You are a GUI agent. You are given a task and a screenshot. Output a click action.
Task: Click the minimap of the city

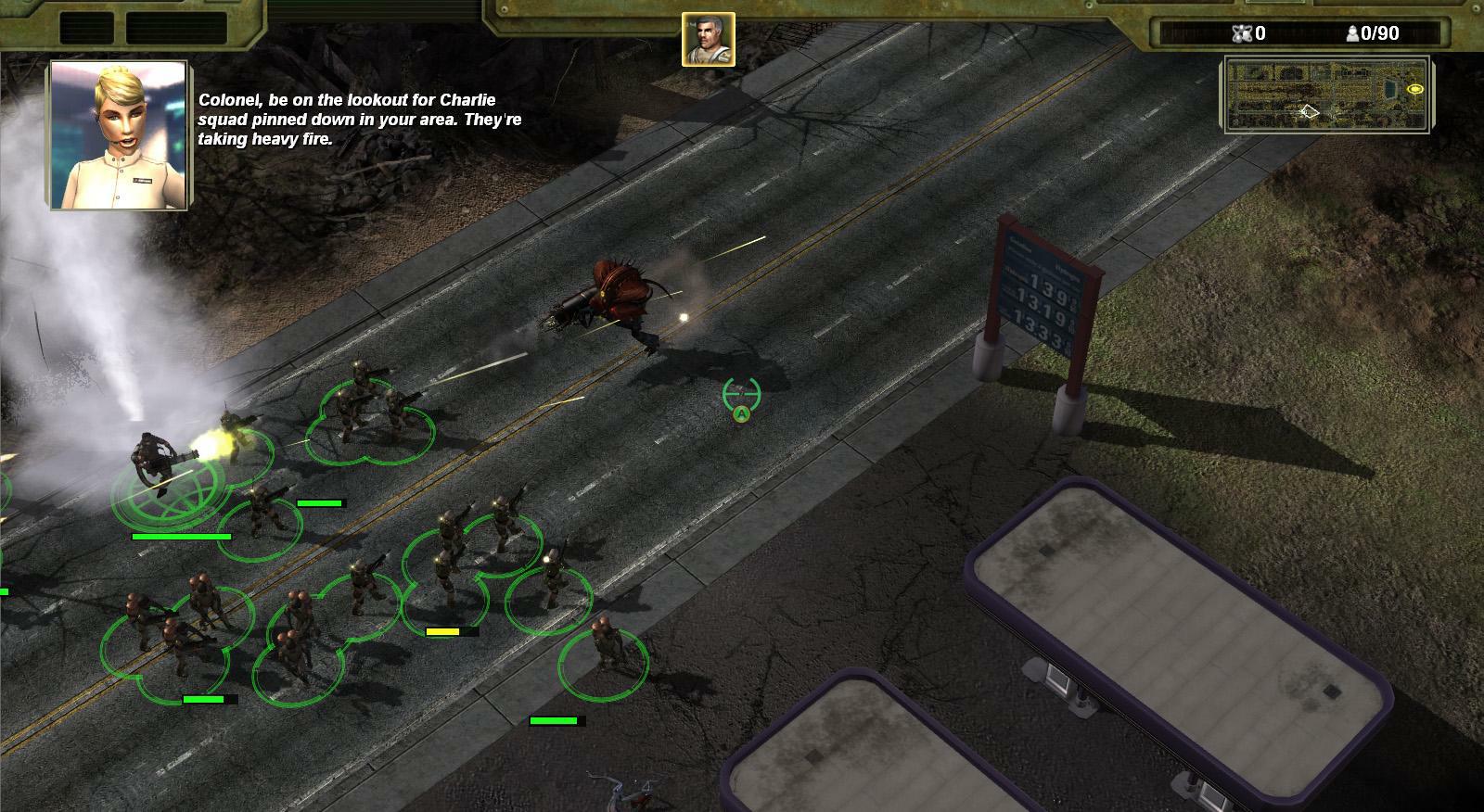click(1326, 95)
